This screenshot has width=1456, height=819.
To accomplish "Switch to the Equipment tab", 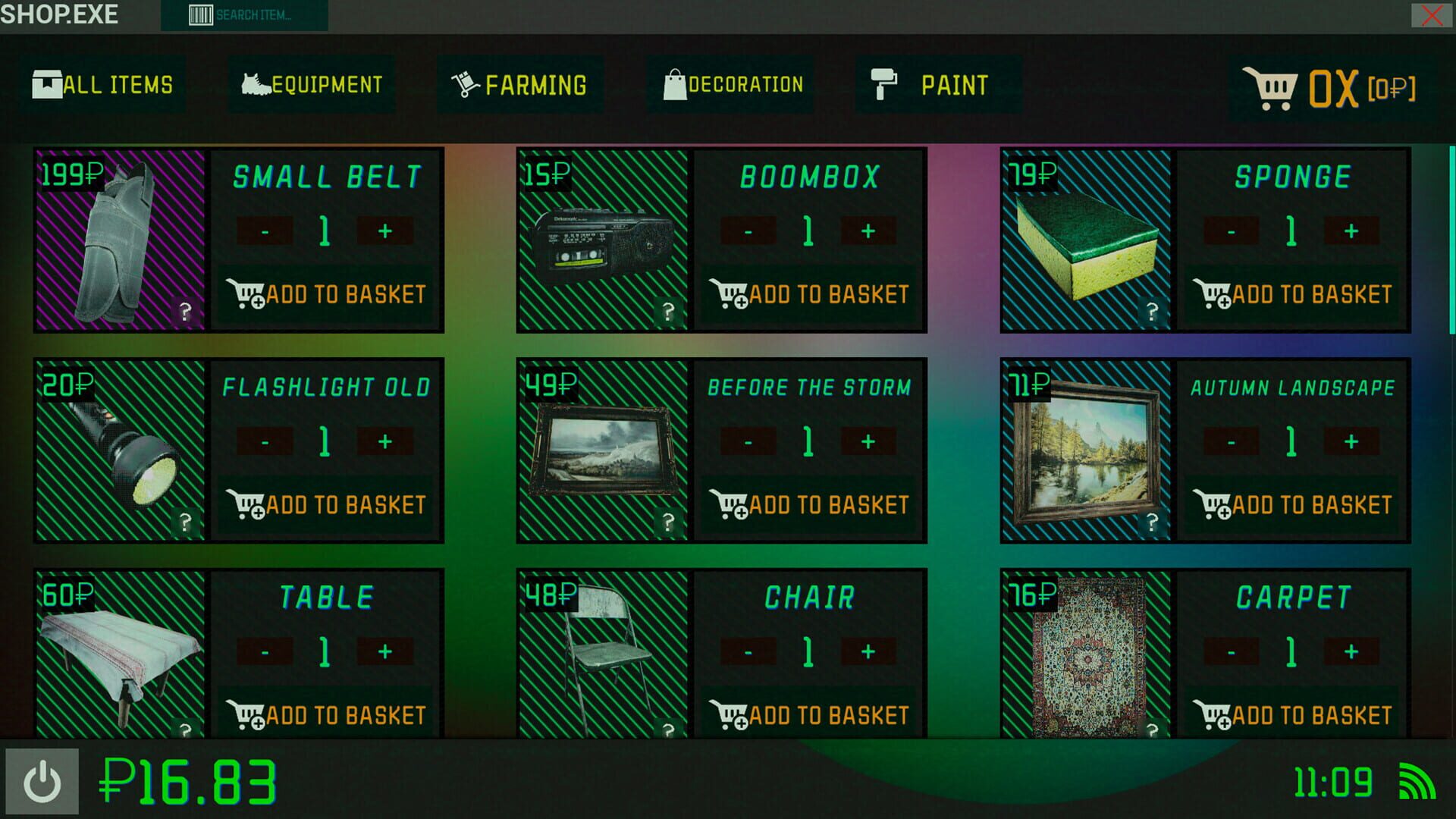I will point(311,83).
